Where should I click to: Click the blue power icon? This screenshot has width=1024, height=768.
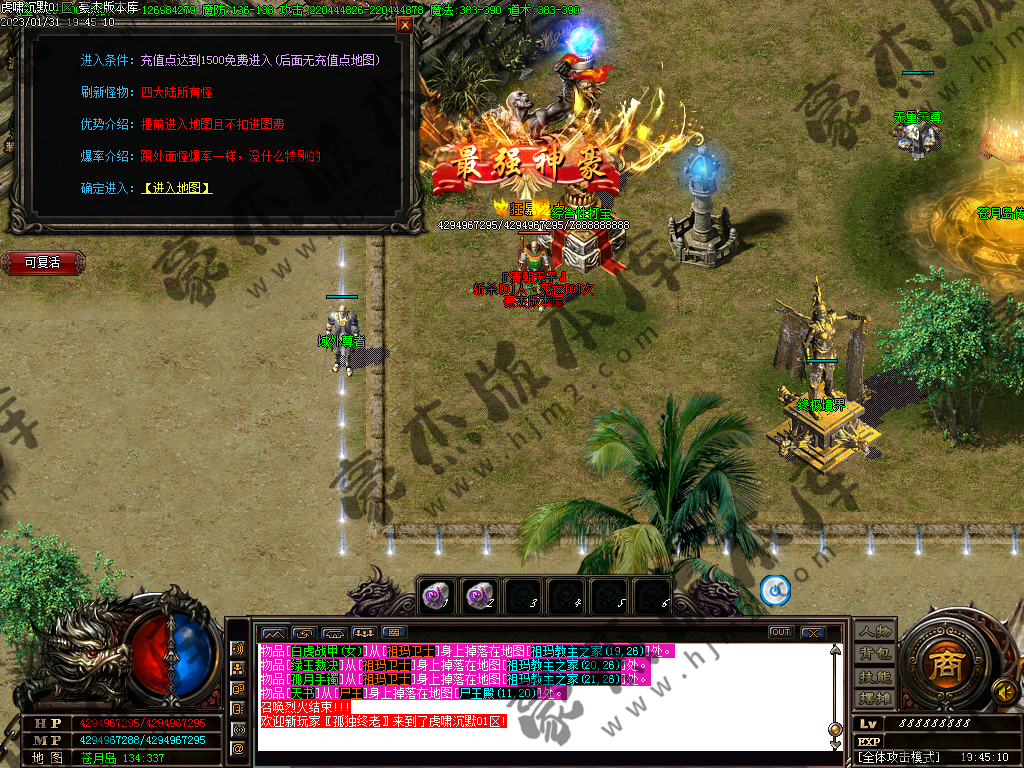[775, 590]
